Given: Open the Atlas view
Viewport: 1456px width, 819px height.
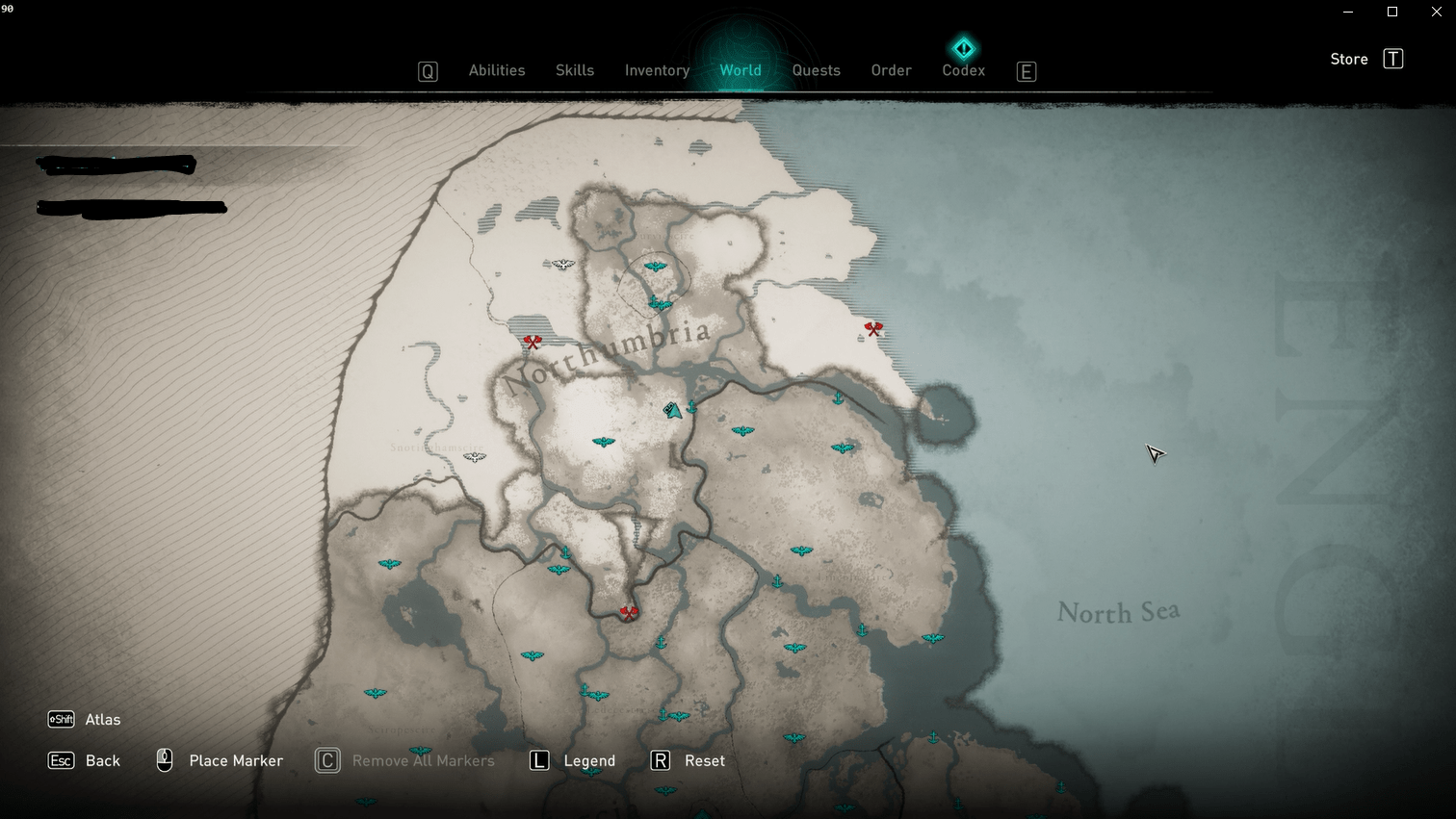Looking at the screenshot, I should (x=102, y=720).
